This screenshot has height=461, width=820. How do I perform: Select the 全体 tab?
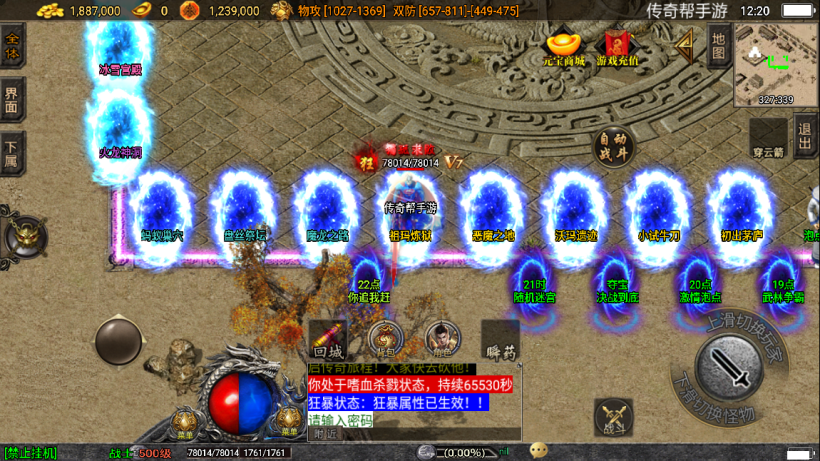pyautogui.click(x=12, y=48)
